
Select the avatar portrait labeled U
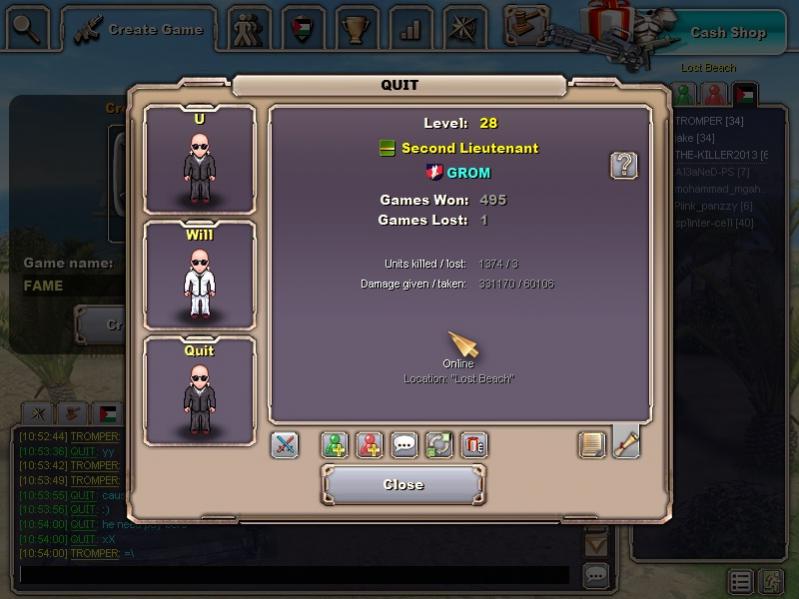tap(200, 160)
